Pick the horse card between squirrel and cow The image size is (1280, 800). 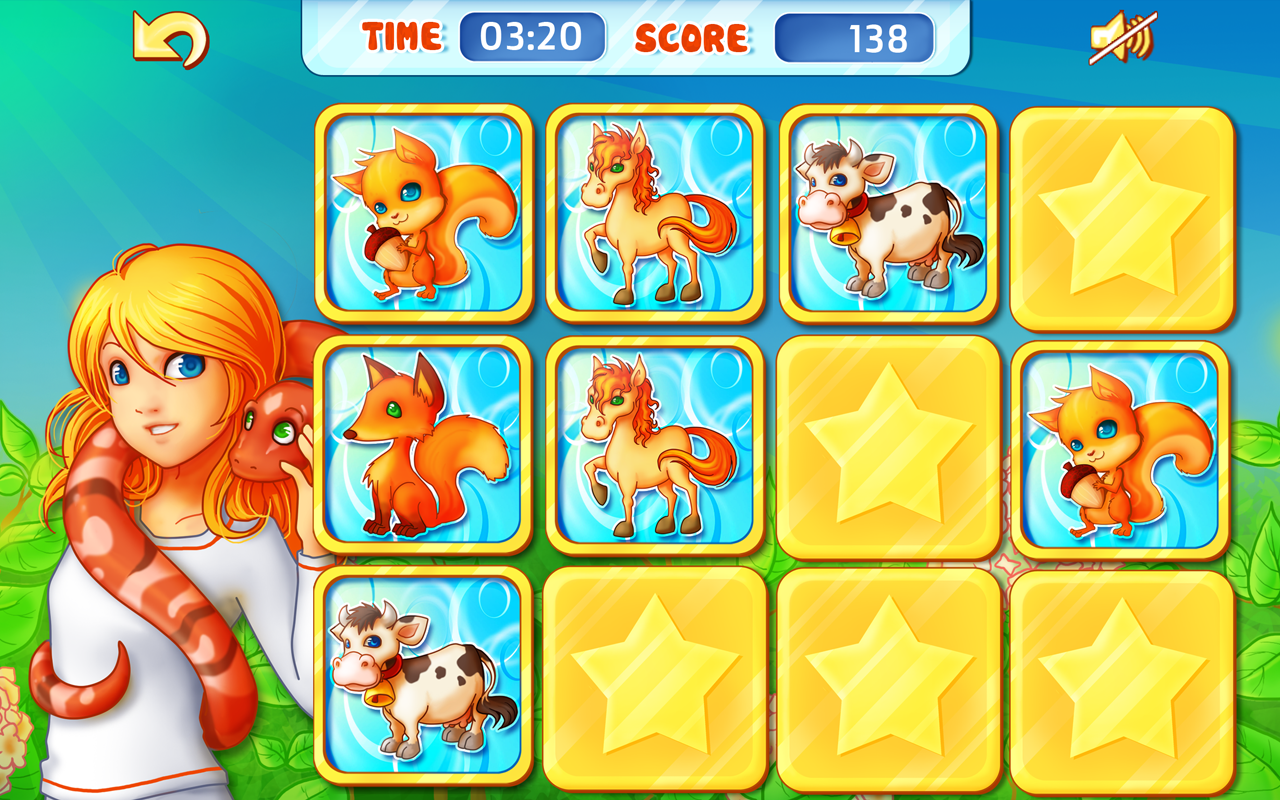655,213
